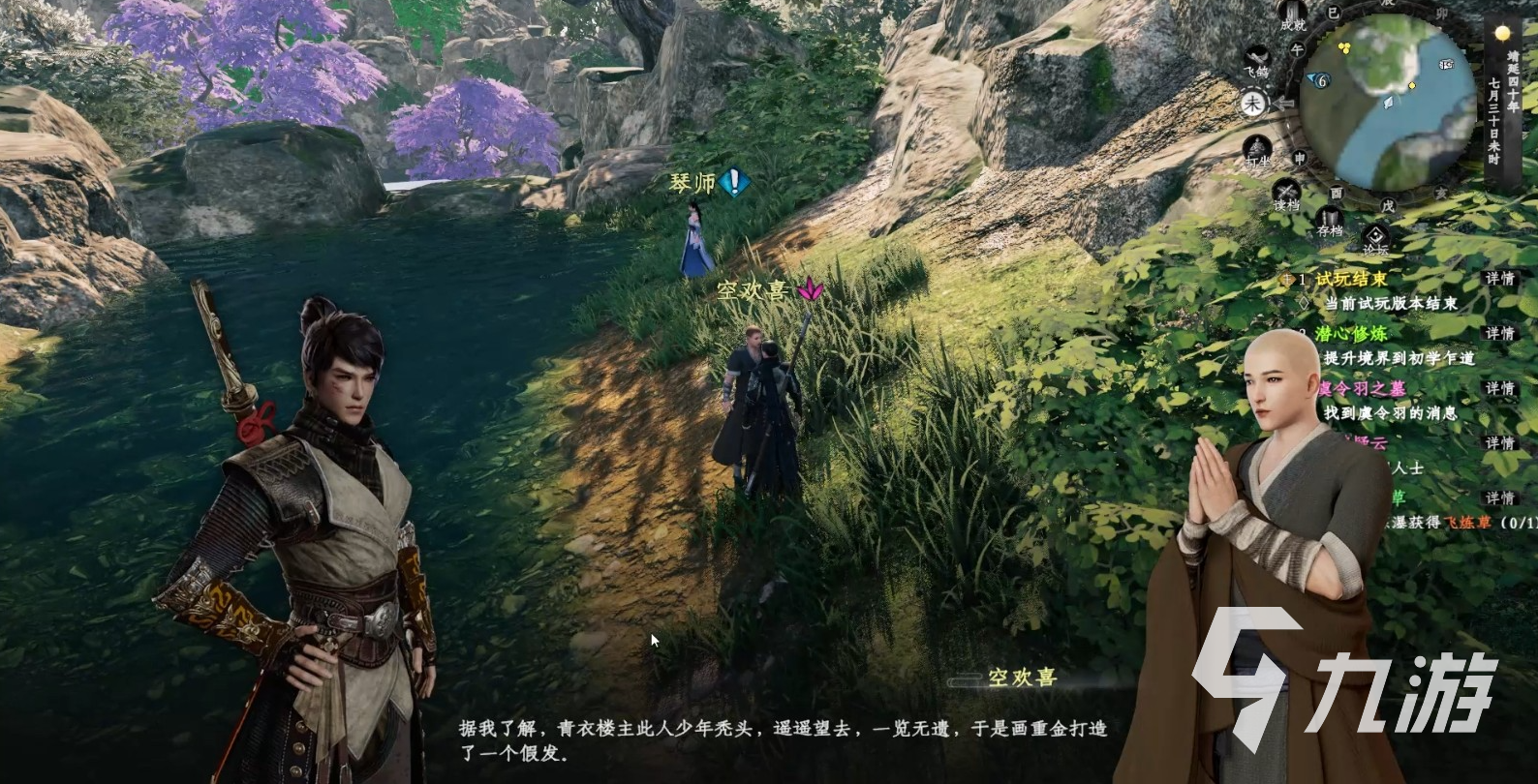The width and height of the screenshot is (1538, 784).
Task: Click the player arrow marker 6 on the minimap
Action: [x=1320, y=78]
